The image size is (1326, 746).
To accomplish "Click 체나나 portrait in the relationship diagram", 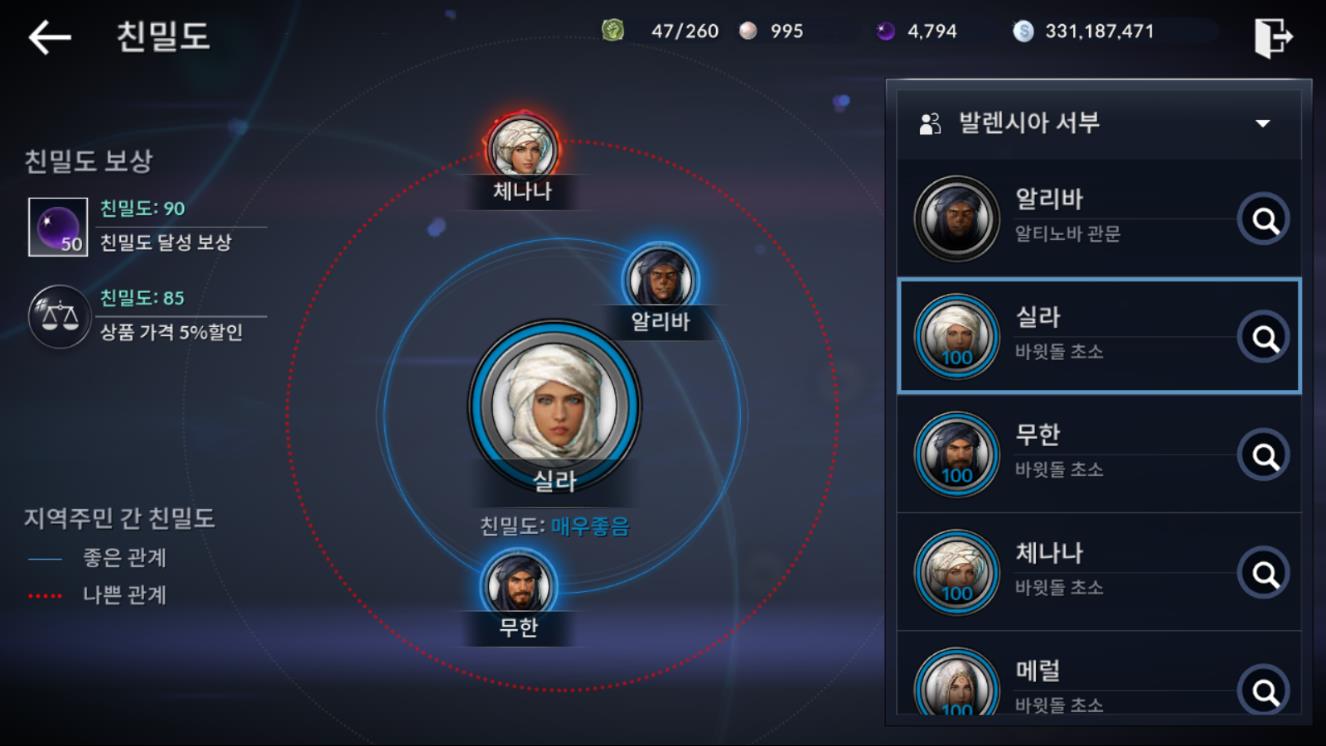I will point(522,148).
